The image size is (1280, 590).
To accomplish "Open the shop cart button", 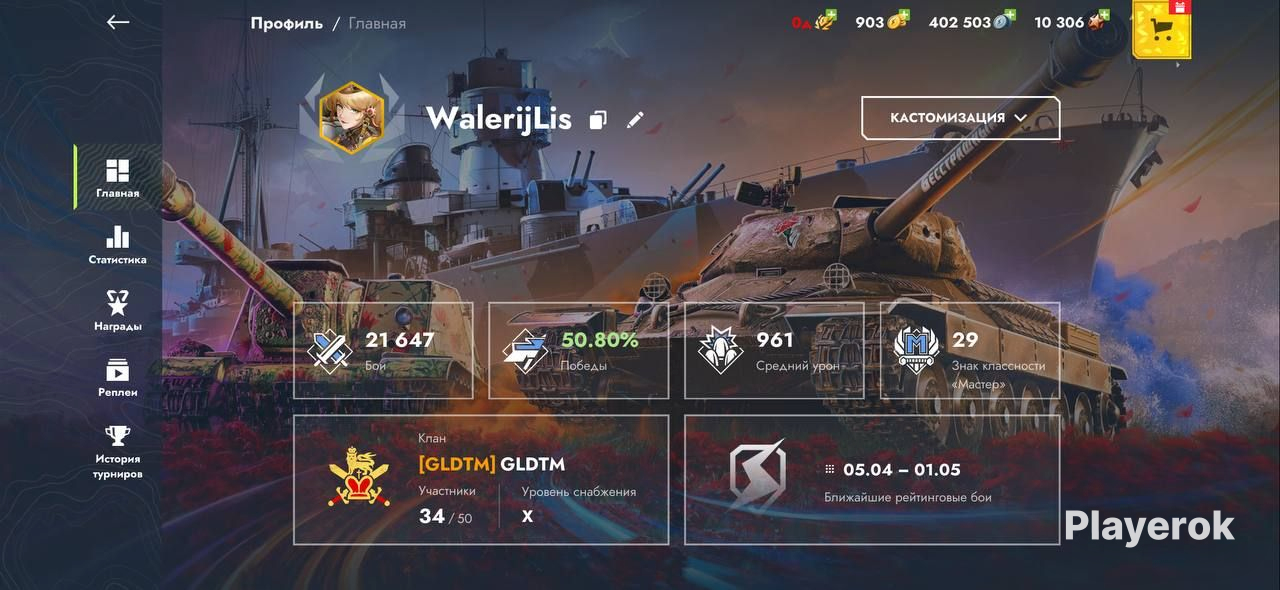I will 1161,30.
